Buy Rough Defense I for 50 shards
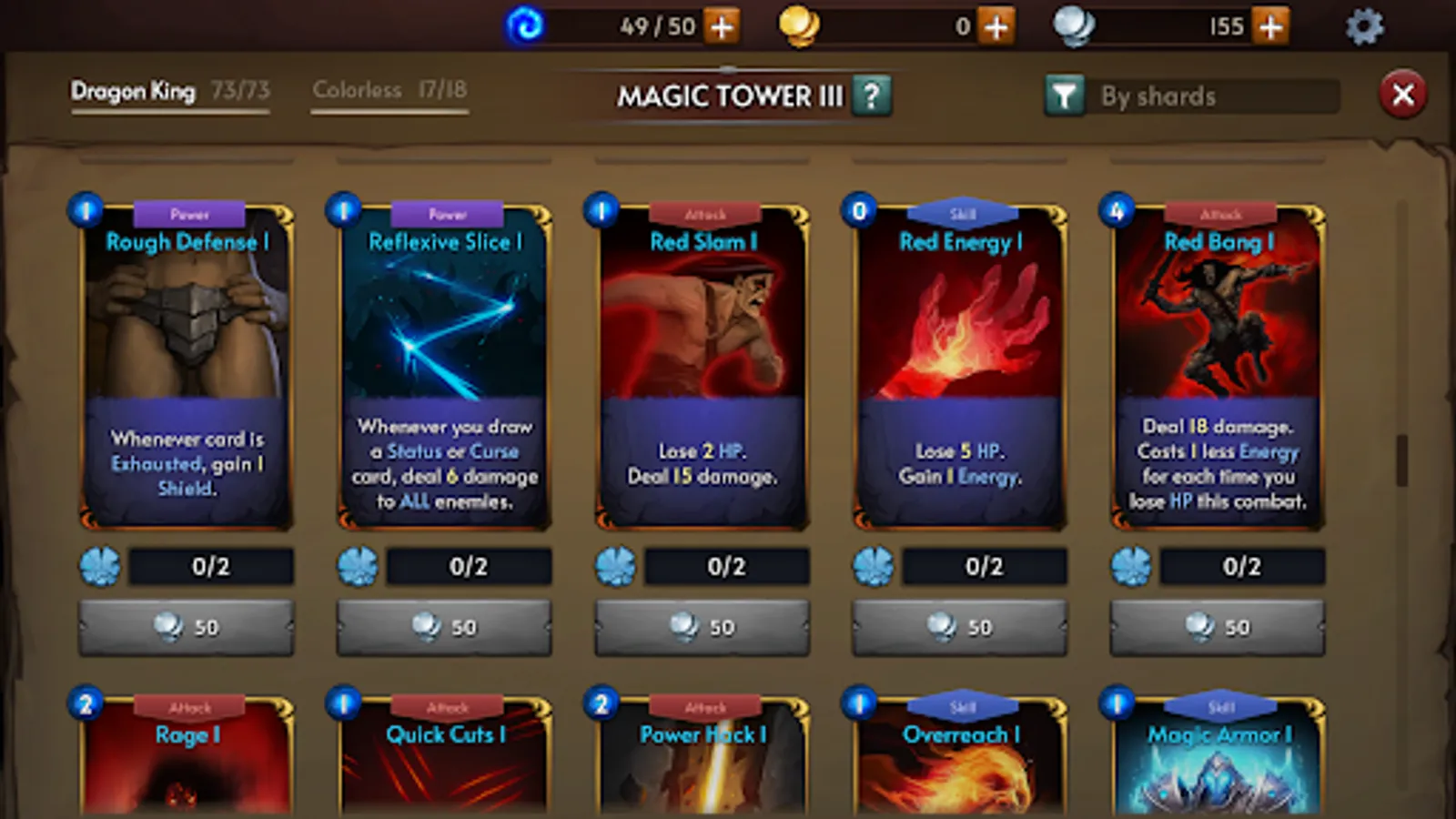Image resolution: width=1456 pixels, height=819 pixels. point(186,626)
